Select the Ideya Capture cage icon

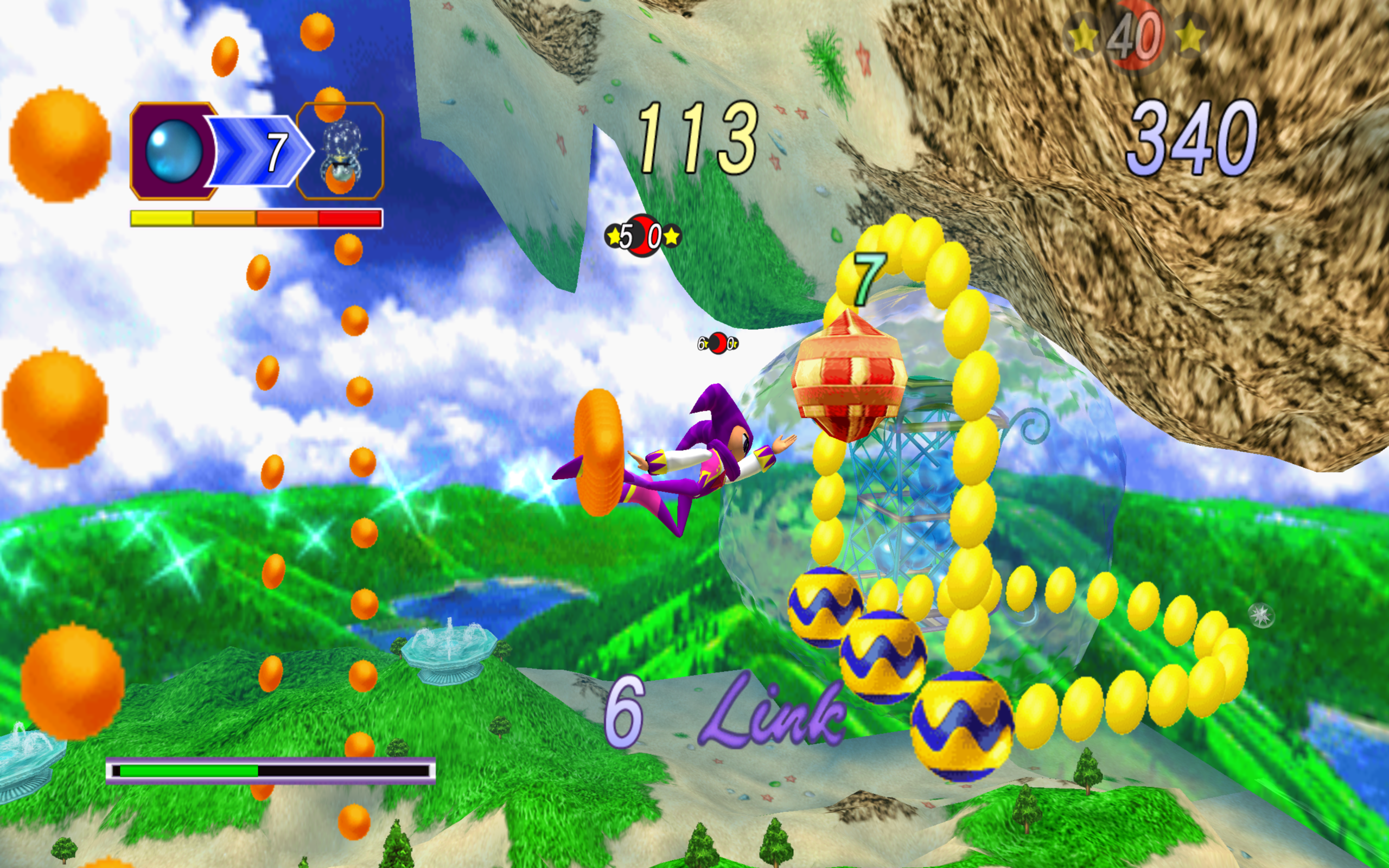pyautogui.click(x=340, y=151)
